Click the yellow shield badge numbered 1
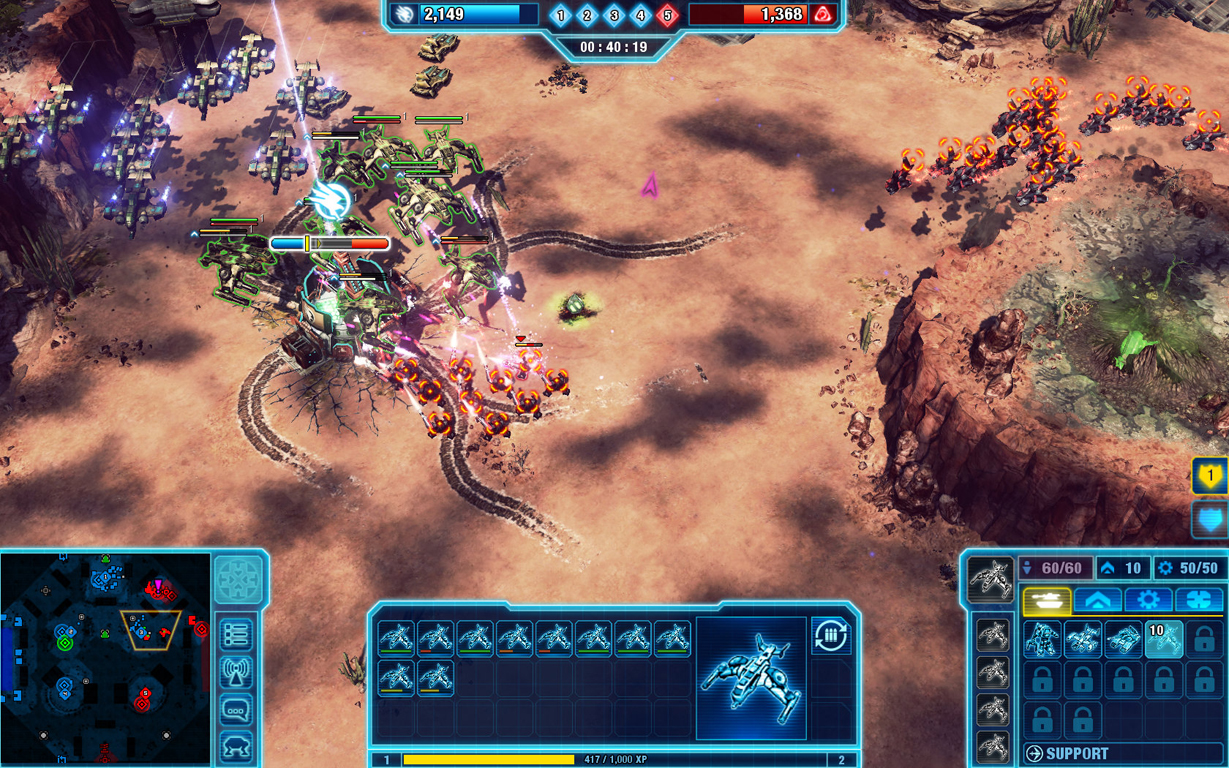 click(x=1210, y=477)
